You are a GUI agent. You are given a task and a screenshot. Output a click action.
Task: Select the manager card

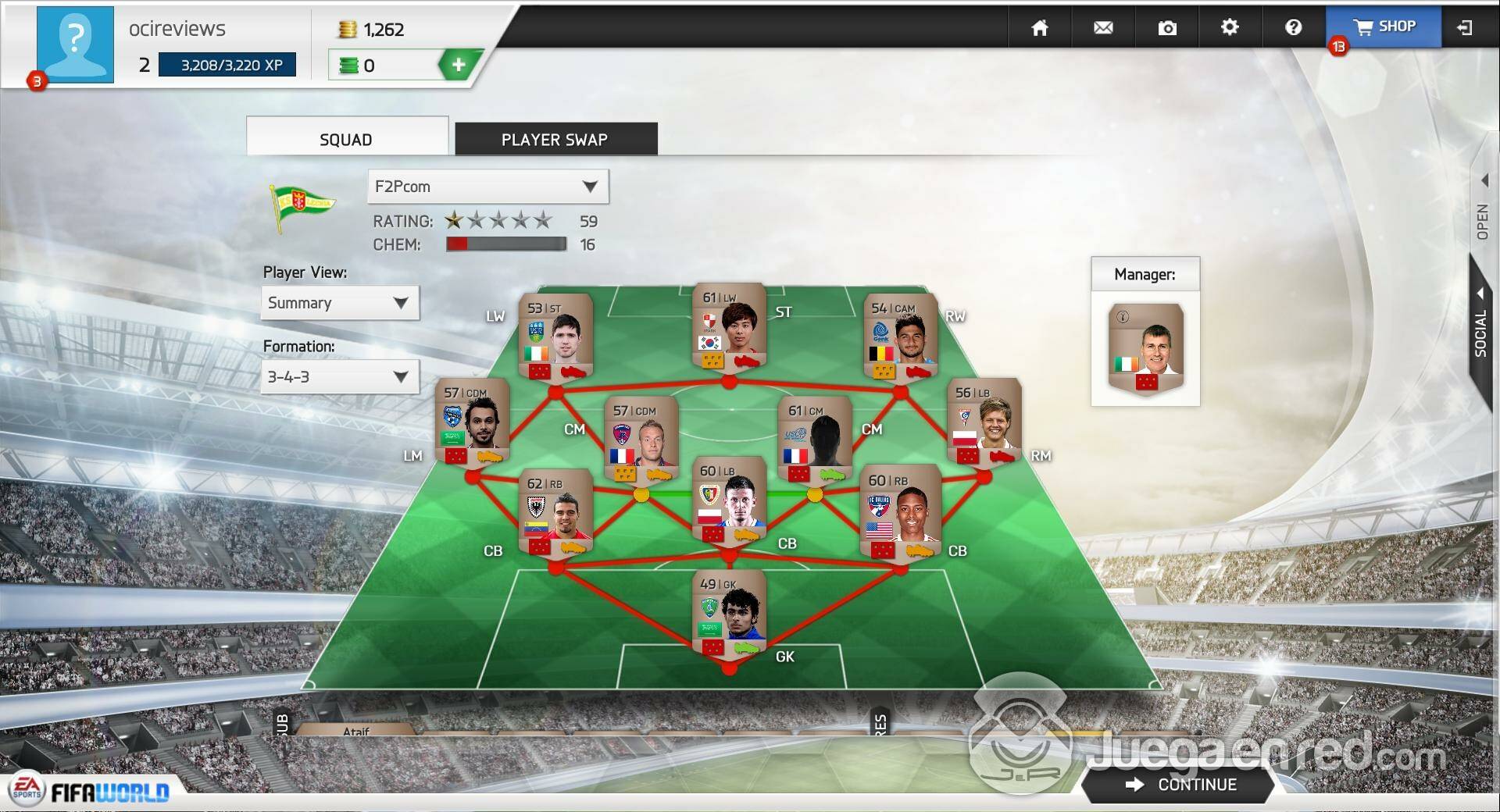[x=1145, y=348]
